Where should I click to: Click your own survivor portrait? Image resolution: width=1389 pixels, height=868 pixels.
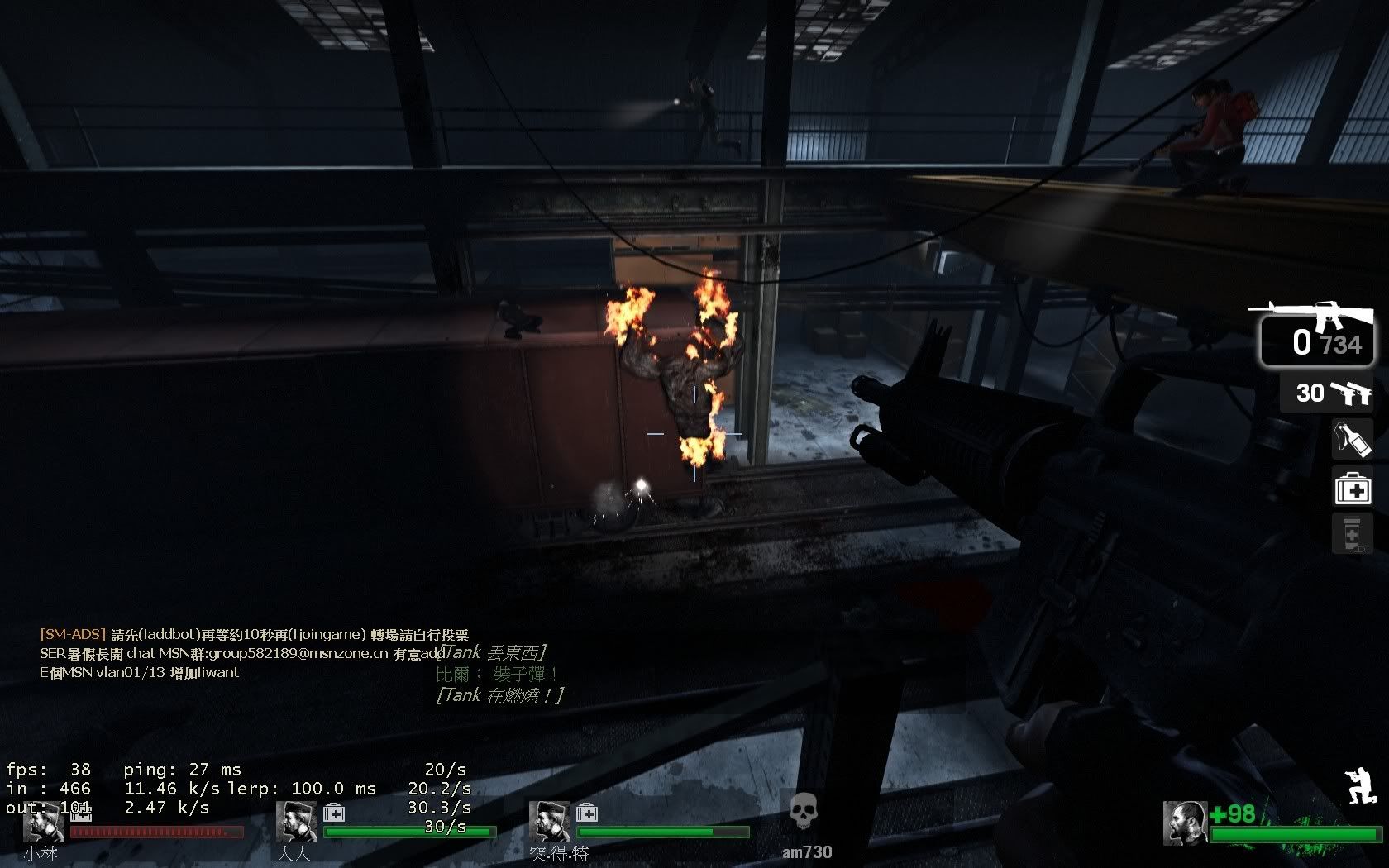pos(1184,823)
